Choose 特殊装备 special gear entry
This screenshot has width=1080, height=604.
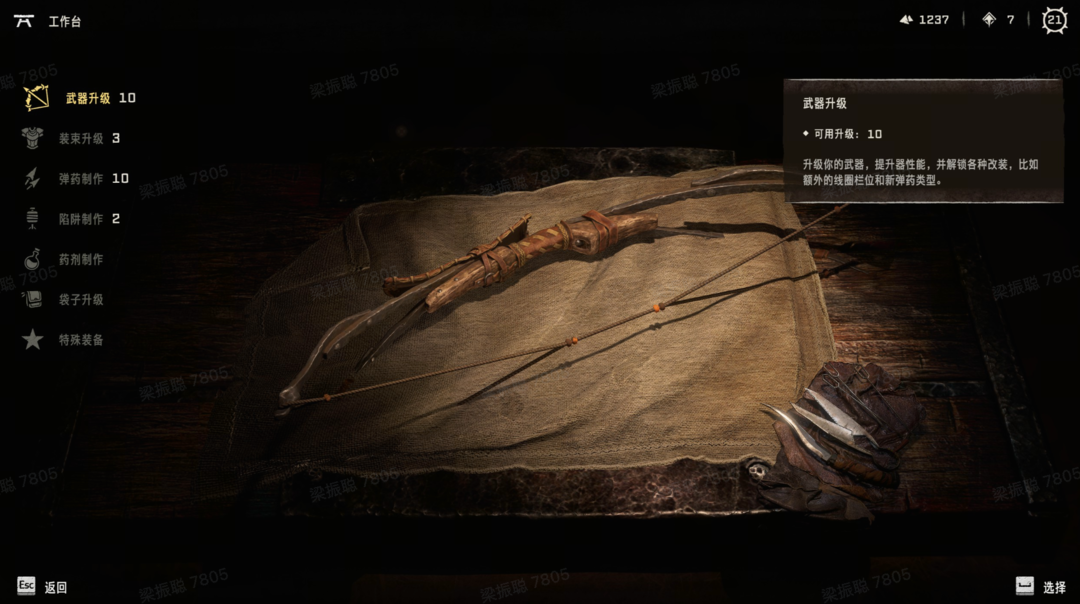[x=81, y=340]
